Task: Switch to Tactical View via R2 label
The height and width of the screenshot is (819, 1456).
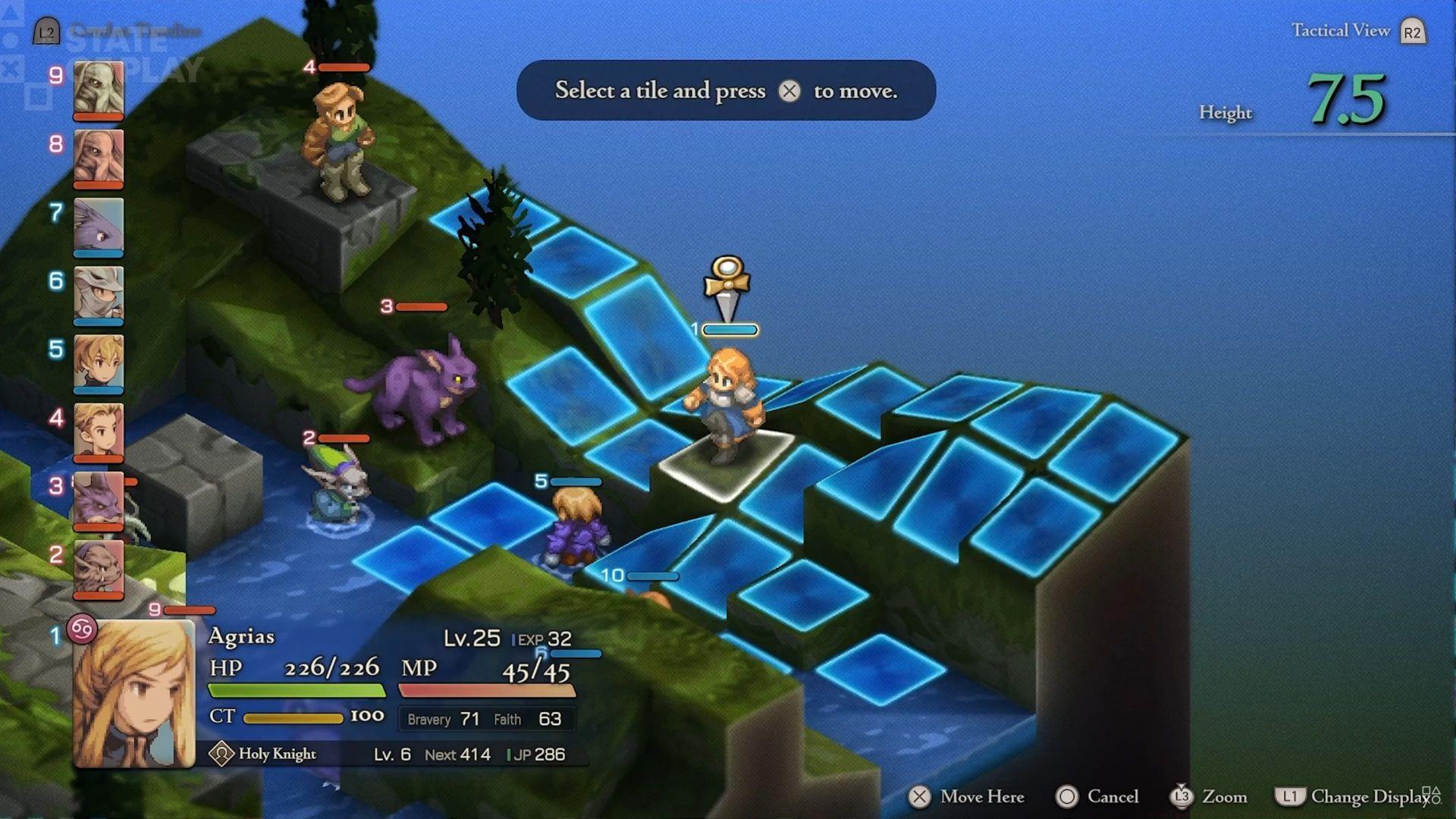Action: [x=1411, y=31]
